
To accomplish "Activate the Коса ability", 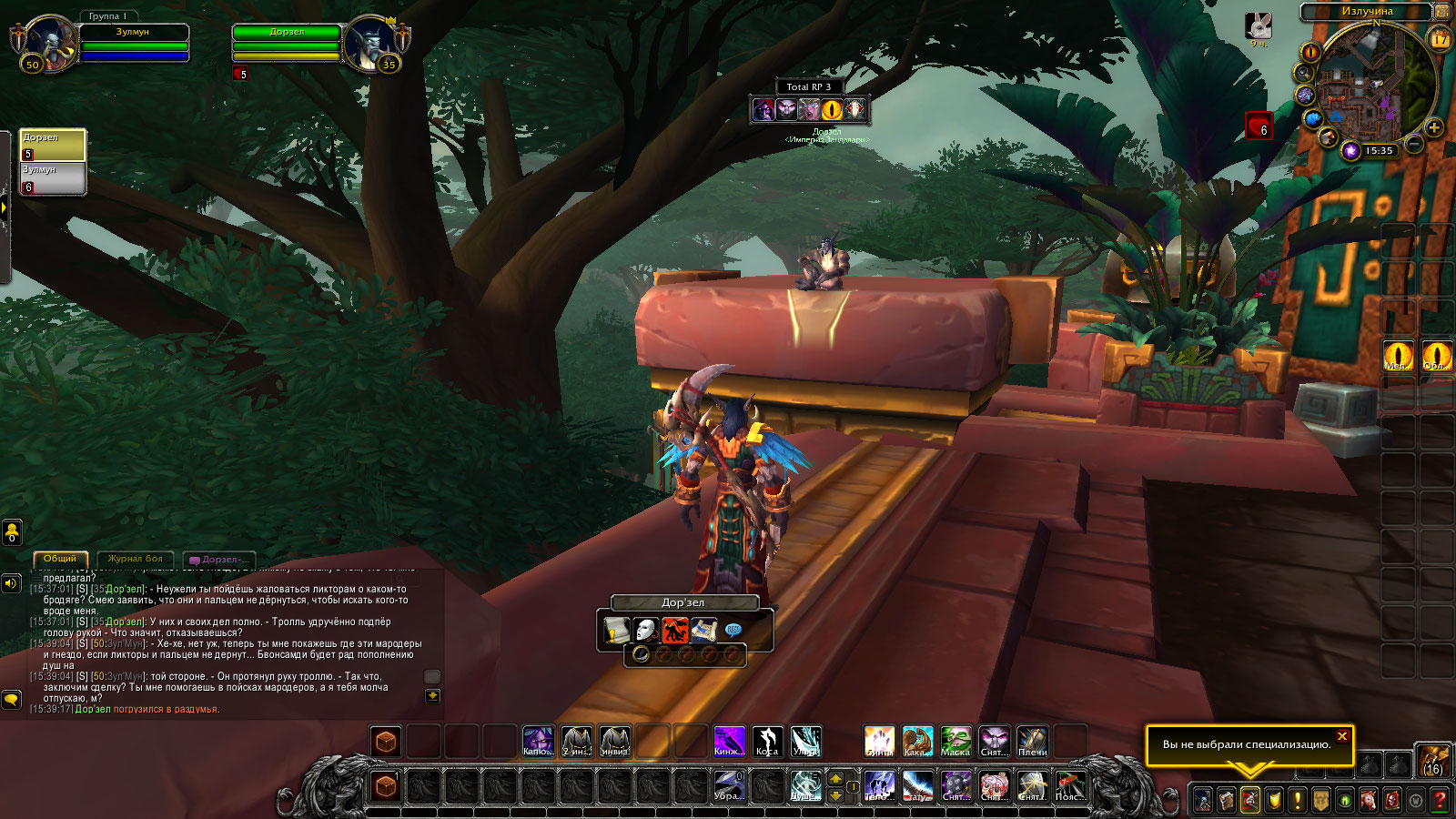I will pos(767,742).
